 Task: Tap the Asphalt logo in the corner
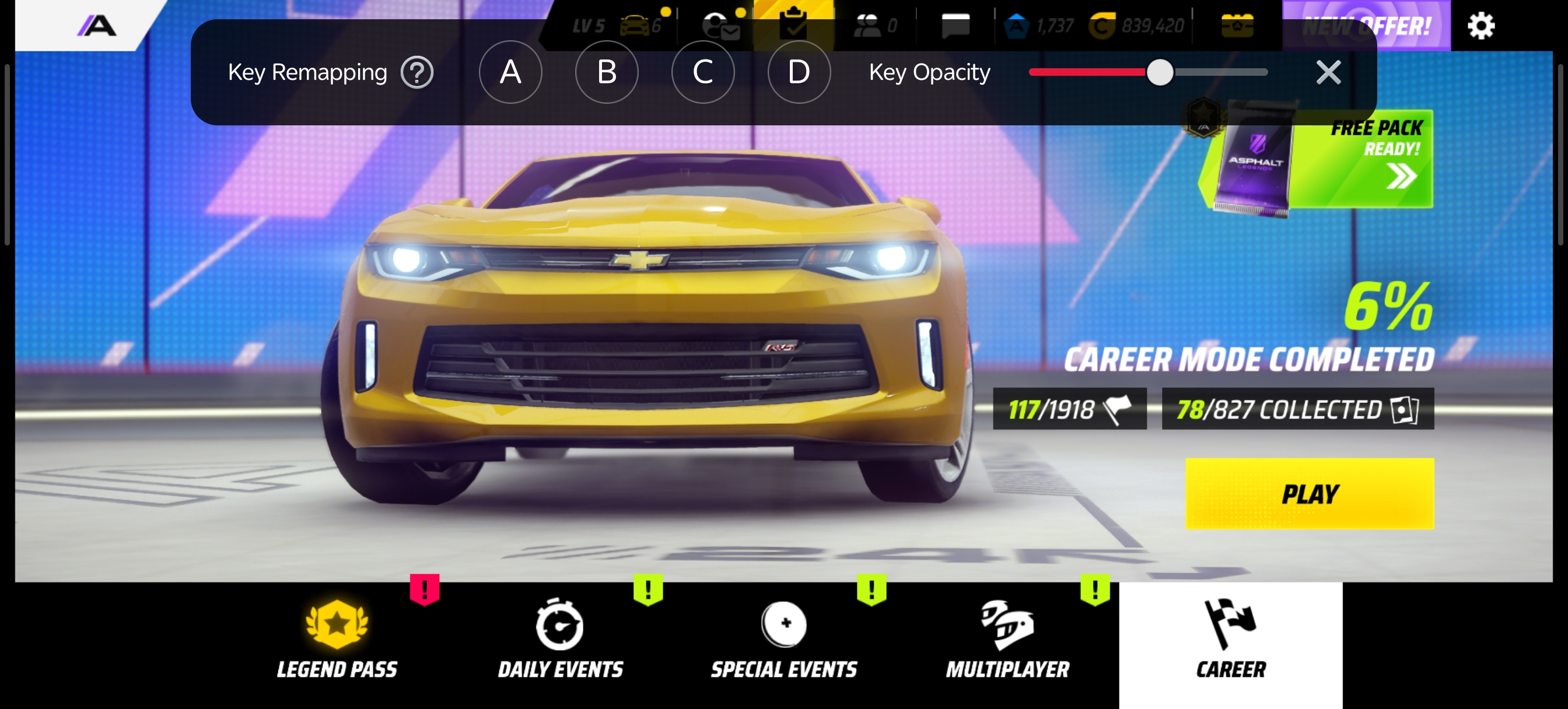point(97,26)
